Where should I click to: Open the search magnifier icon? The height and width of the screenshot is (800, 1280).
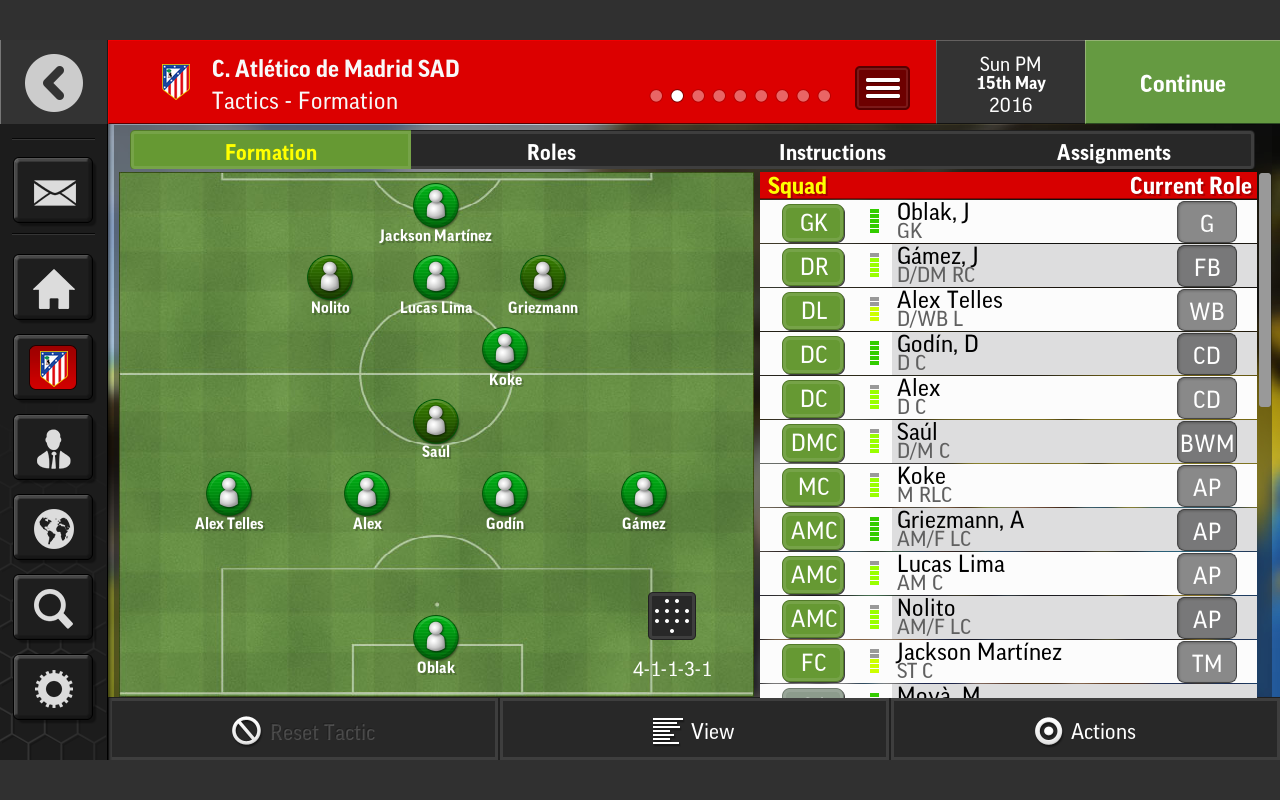coord(53,608)
